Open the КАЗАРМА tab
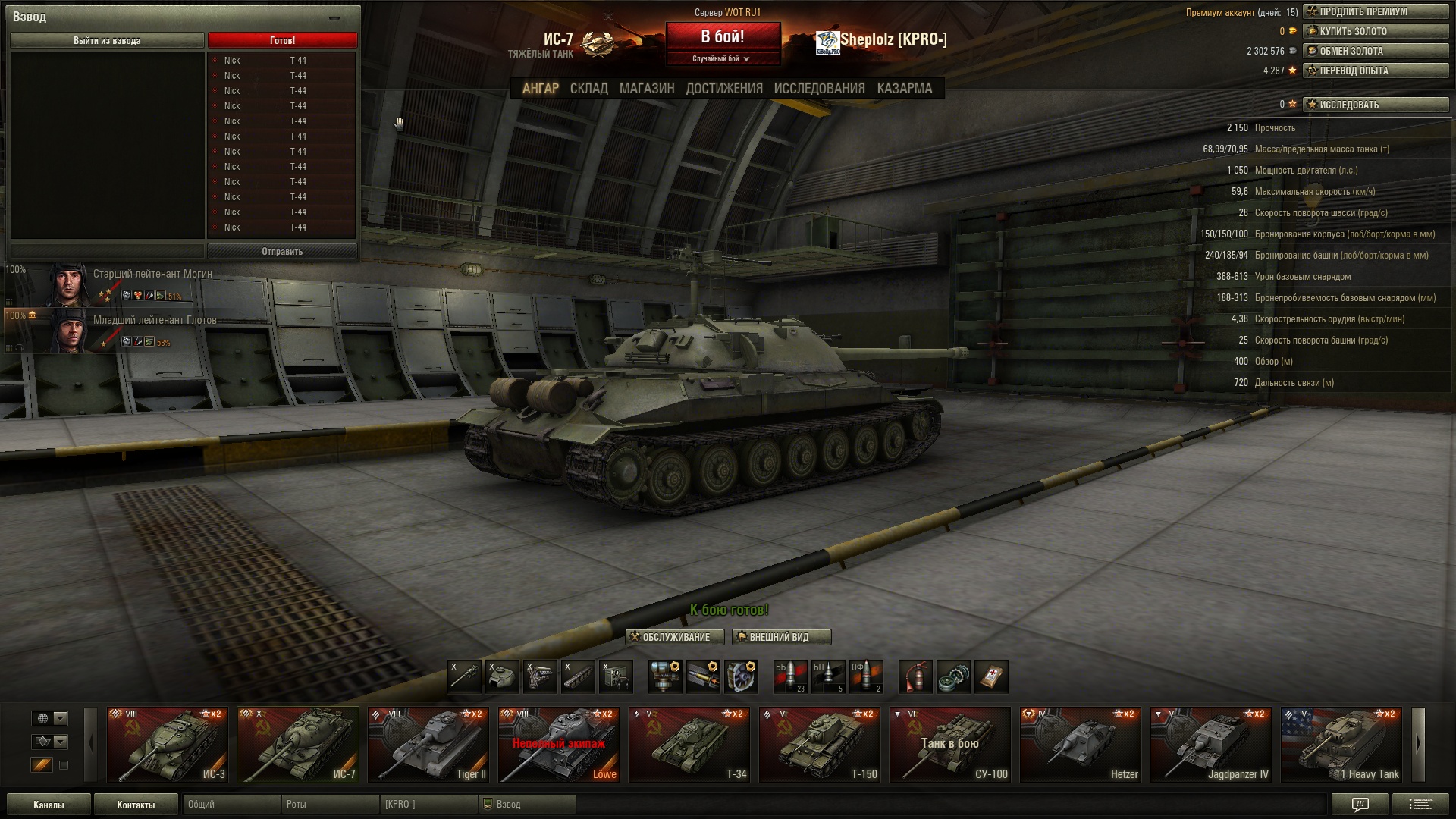Screen dimensions: 1456x819 coord(904,89)
